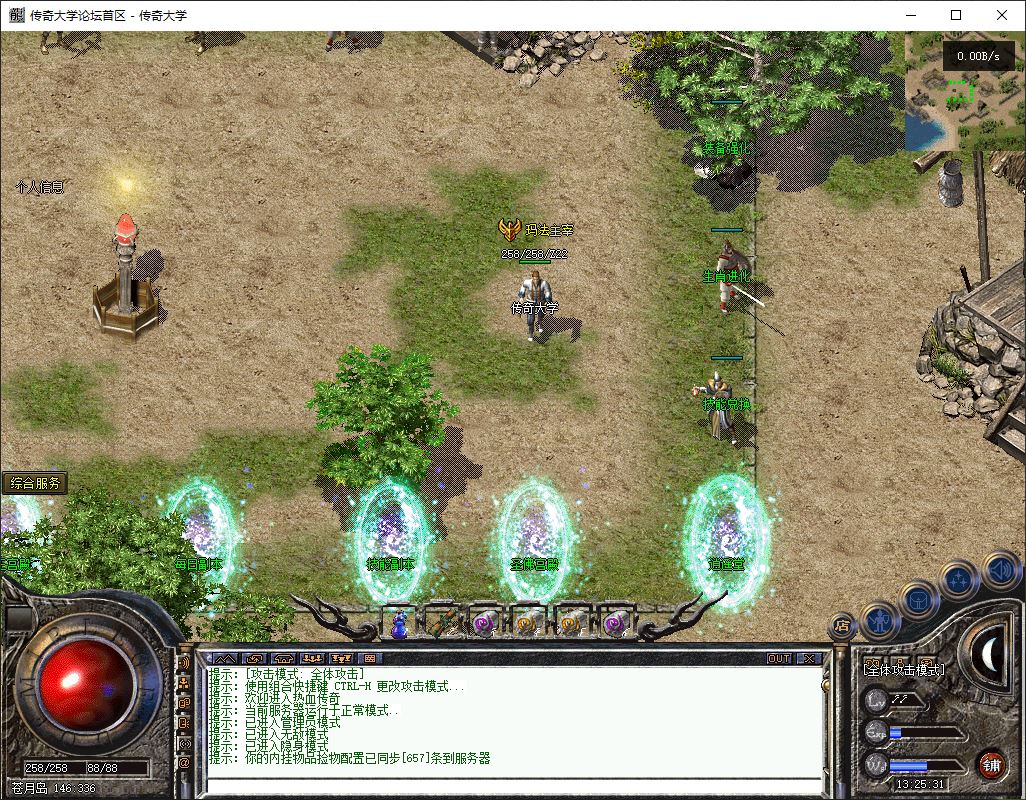Image resolution: width=1026 pixels, height=800 pixels.
Task: Select the blue potion hotbar slot
Action: coord(399,624)
